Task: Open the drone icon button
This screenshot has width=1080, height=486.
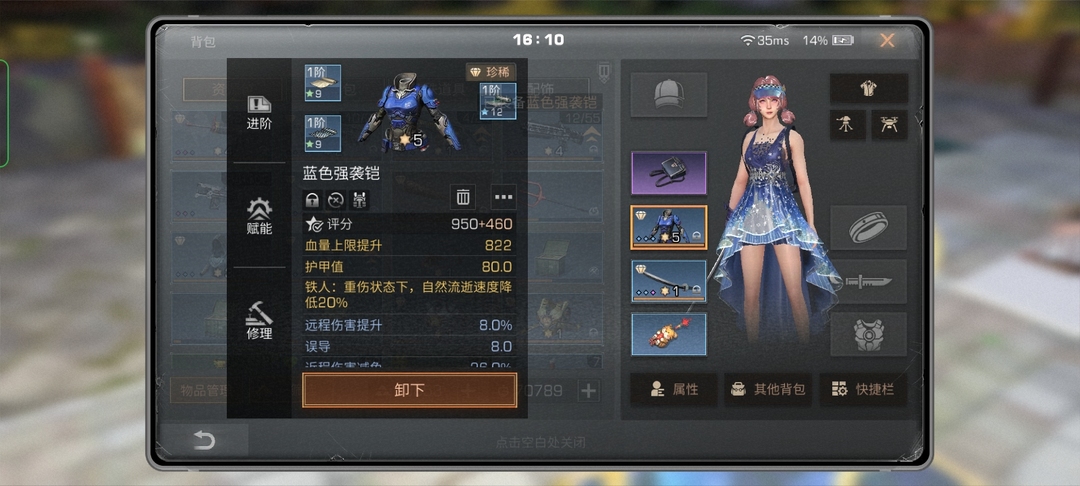Action: tap(889, 124)
